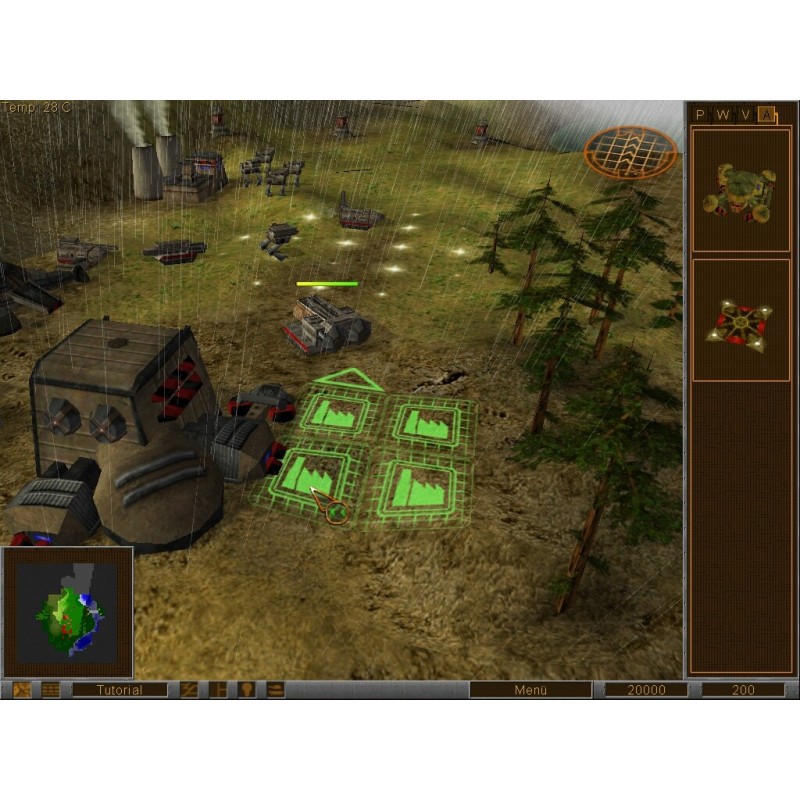800x800 pixels.
Task: Switch to the W build tab
Action: 722,115
